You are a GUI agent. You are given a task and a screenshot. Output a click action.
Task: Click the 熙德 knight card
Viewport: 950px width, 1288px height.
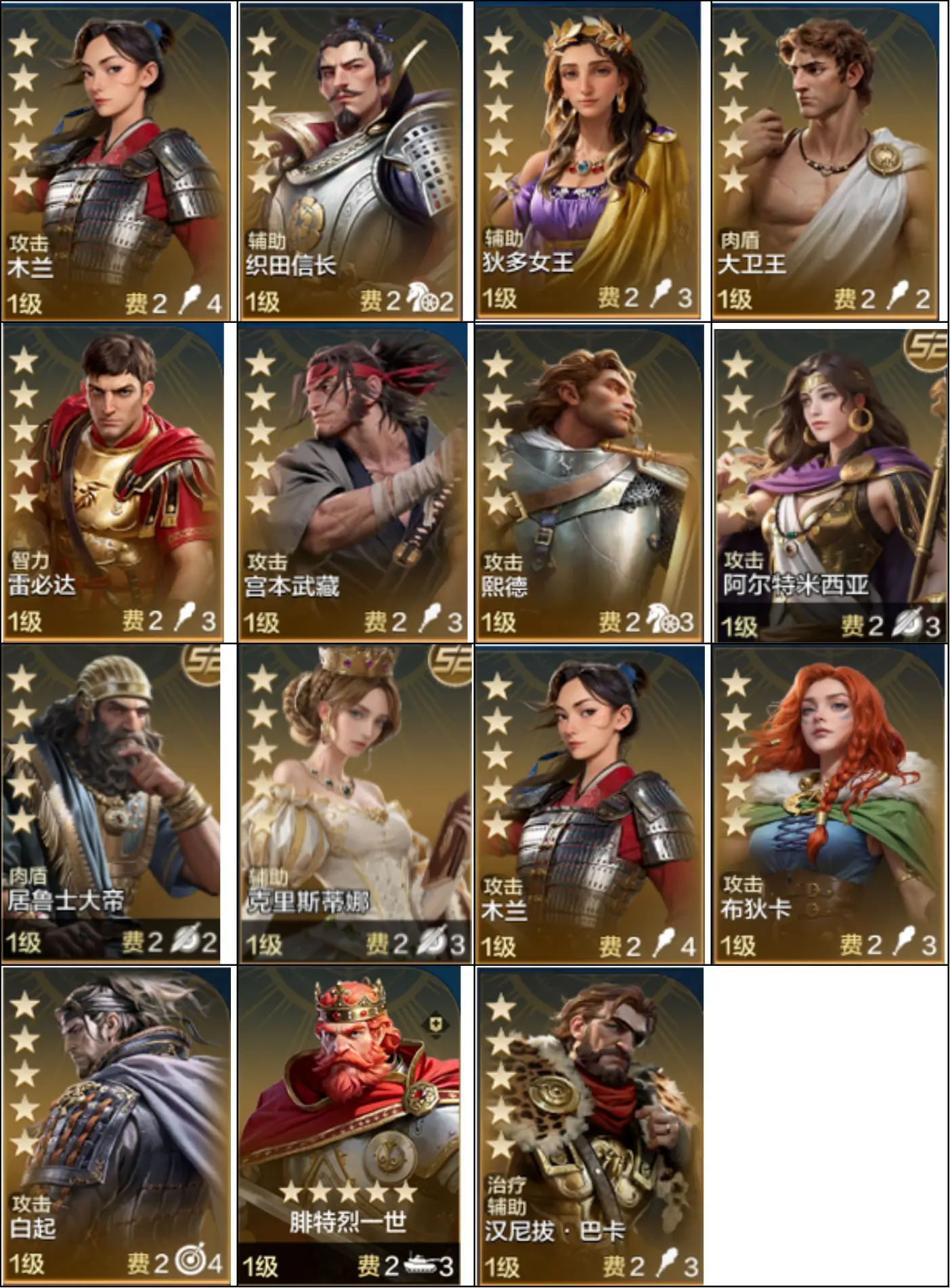[x=589, y=482]
